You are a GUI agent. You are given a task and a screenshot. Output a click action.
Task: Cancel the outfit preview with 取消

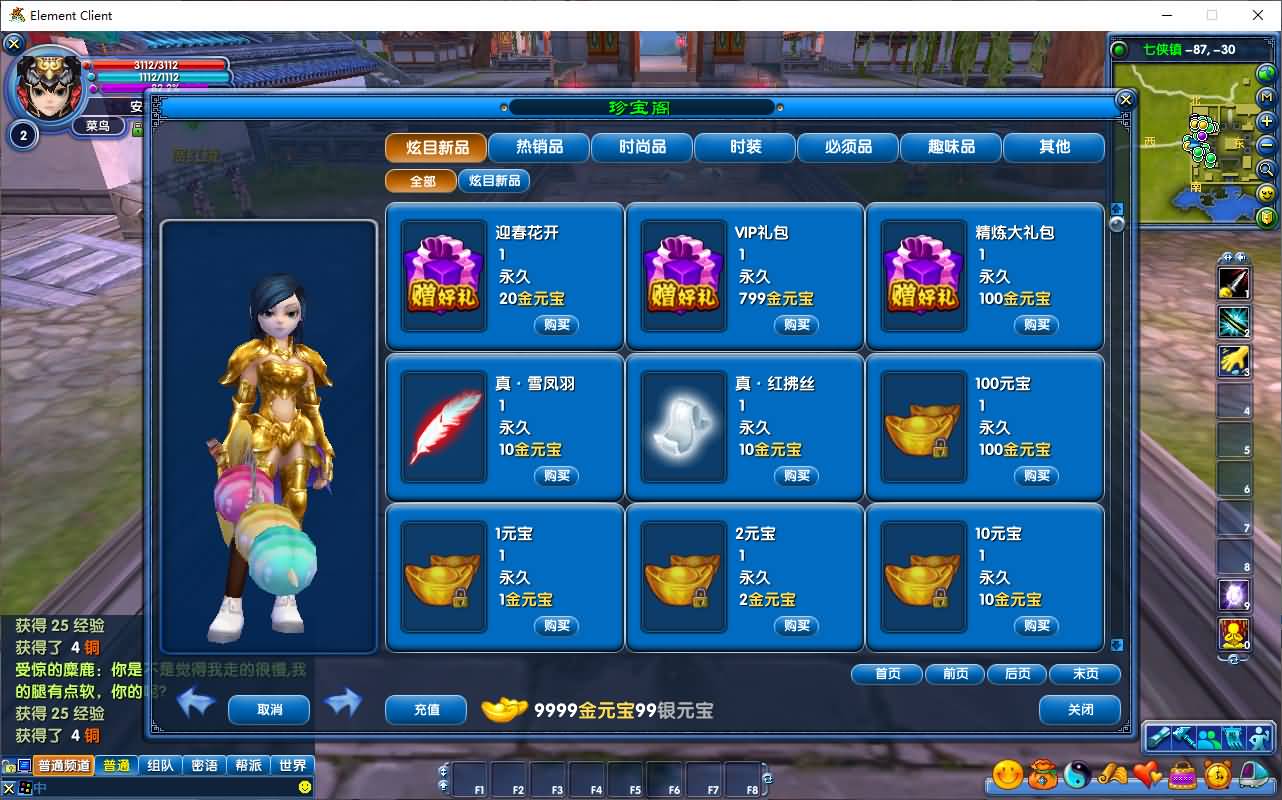[269, 710]
